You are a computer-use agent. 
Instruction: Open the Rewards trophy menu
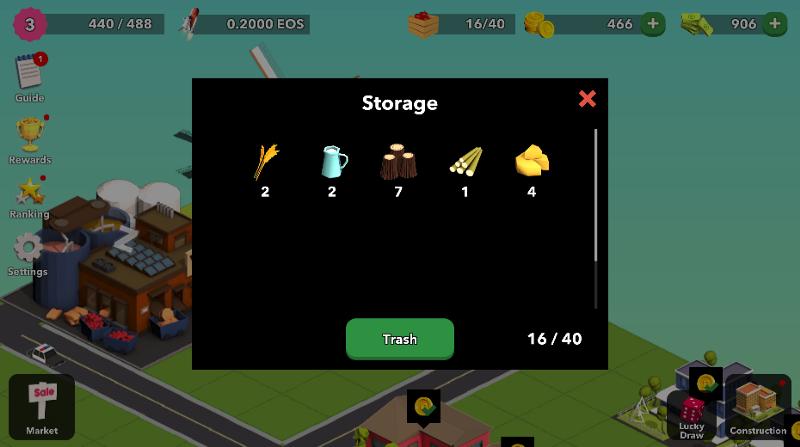(29, 136)
